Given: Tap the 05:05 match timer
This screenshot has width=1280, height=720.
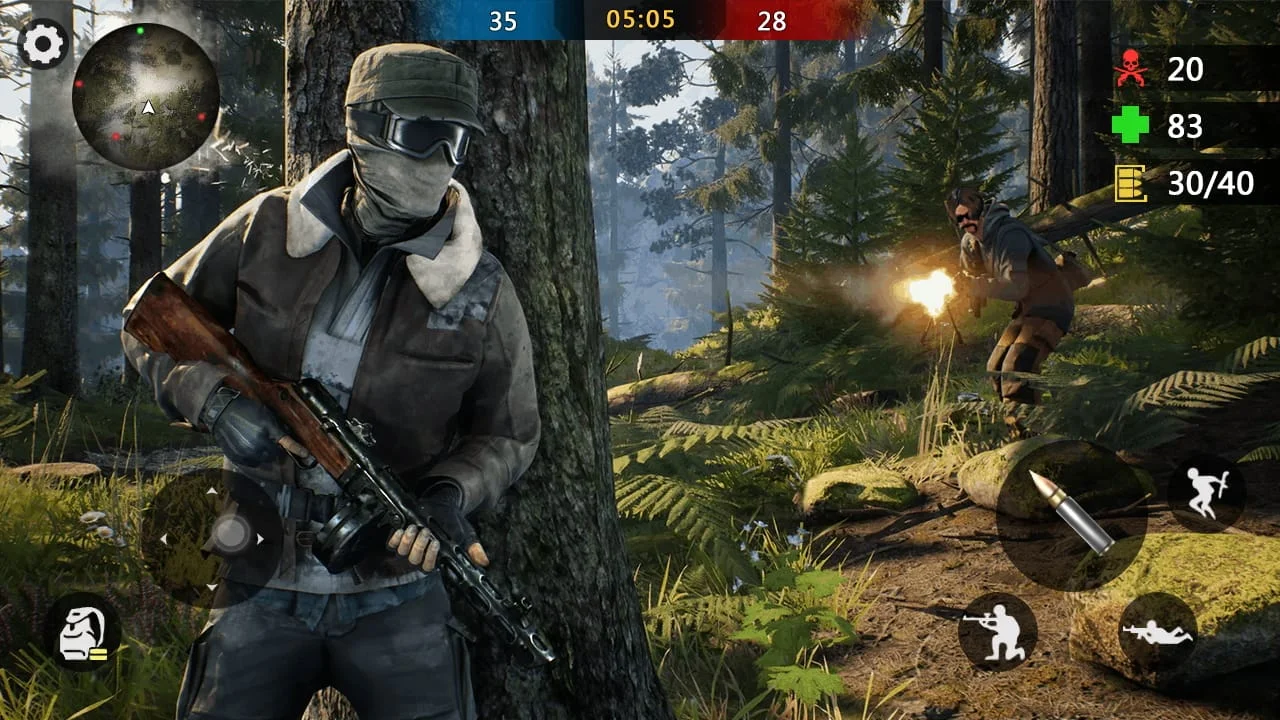Looking at the screenshot, I should (x=640, y=20).
